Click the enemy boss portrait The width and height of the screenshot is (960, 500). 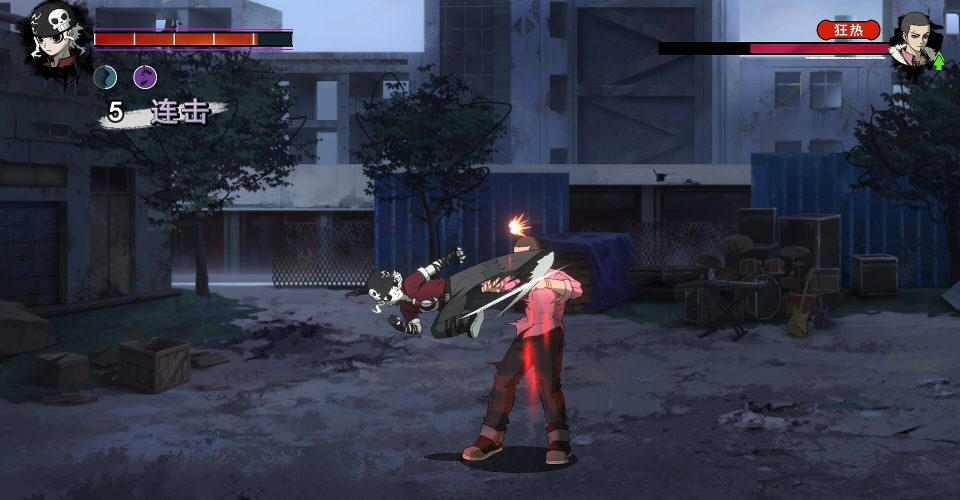[x=916, y=40]
